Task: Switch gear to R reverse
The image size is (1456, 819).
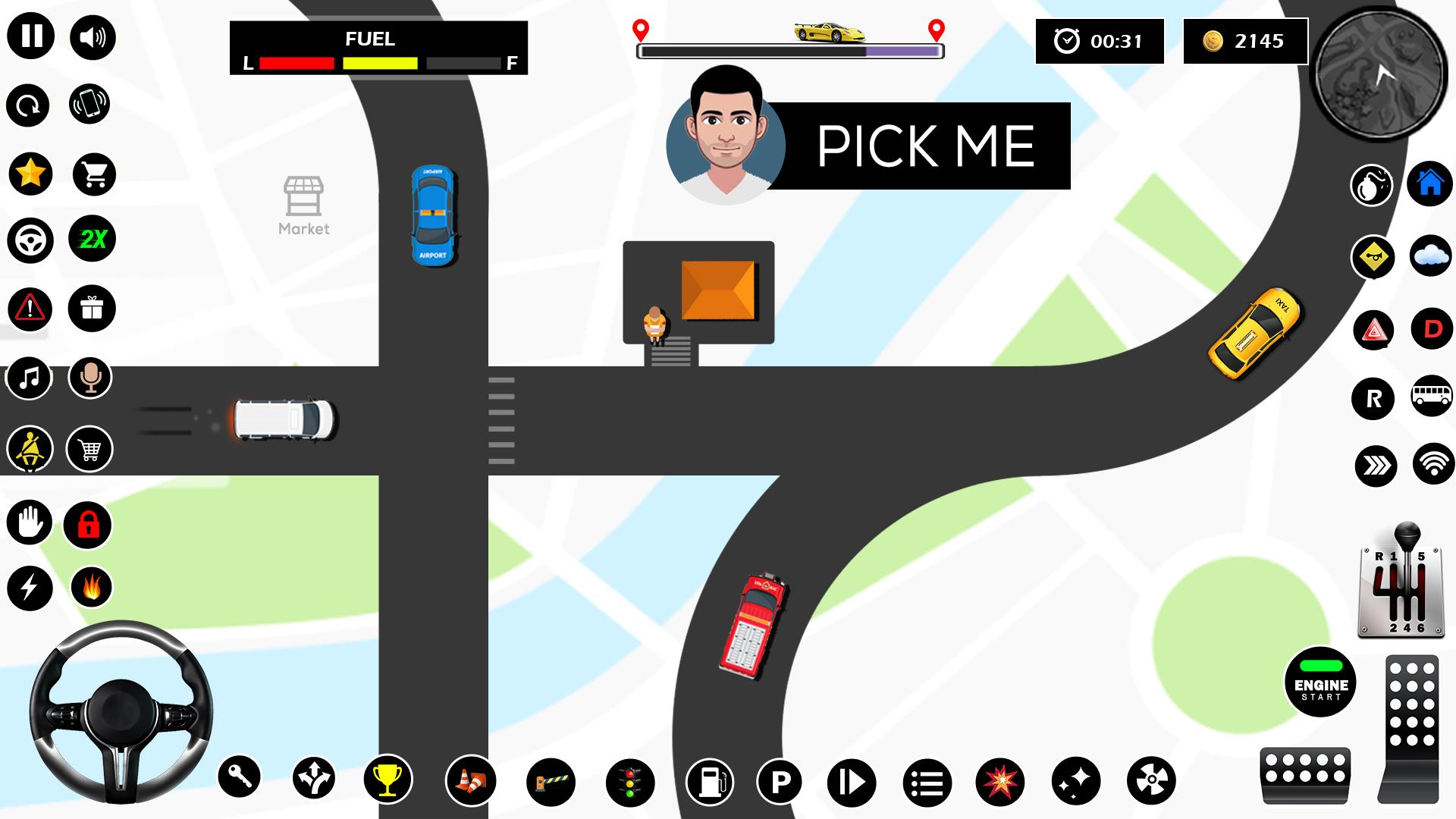Action: point(1373,398)
